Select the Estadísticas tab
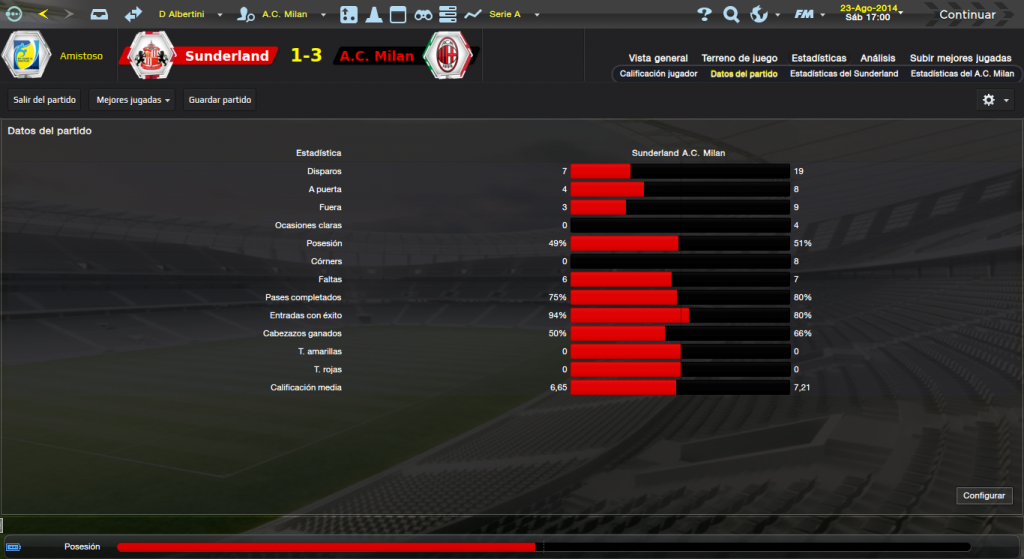This screenshot has height=559, width=1024. [x=818, y=58]
